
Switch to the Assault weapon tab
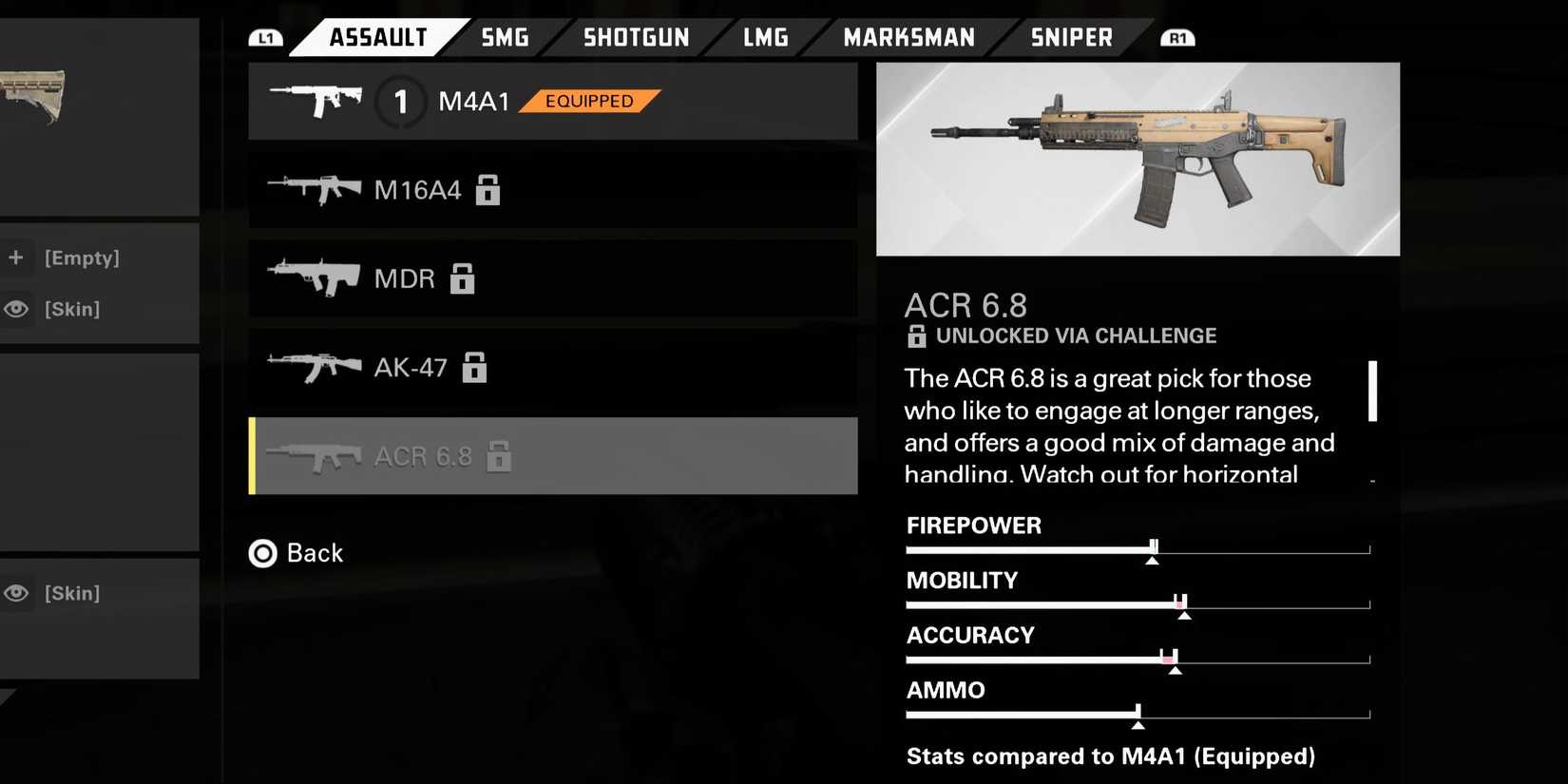377,38
